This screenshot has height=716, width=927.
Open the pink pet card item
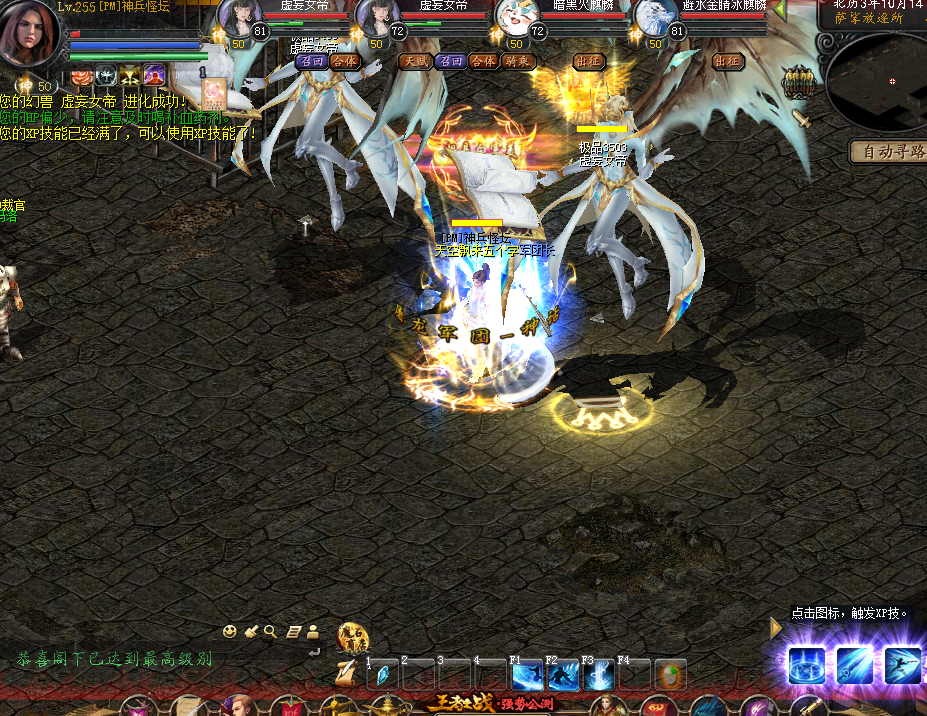tap(215, 93)
